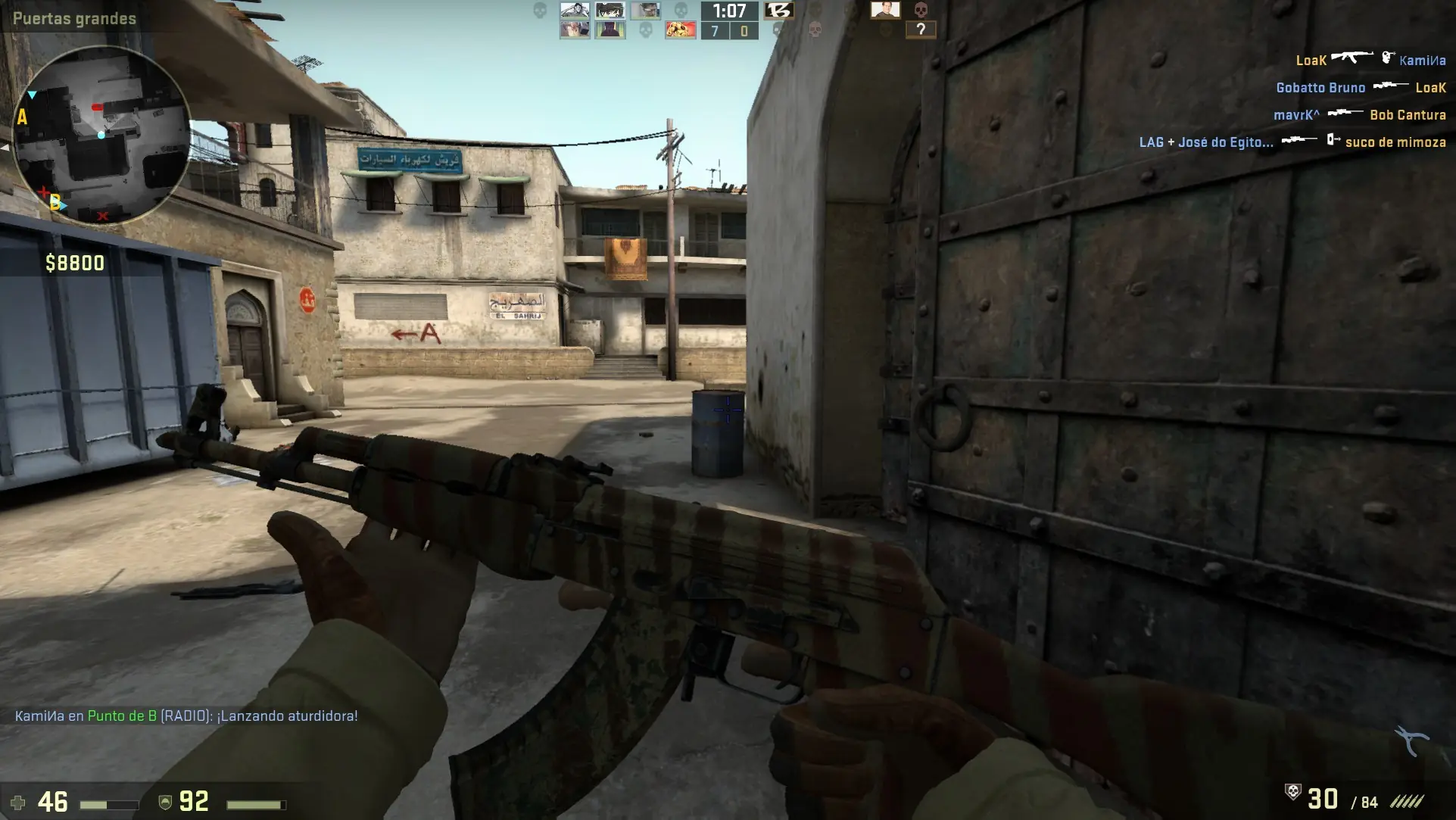The width and height of the screenshot is (1456, 820).
Task: Click the terrorist score number 7
Action: [715, 30]
